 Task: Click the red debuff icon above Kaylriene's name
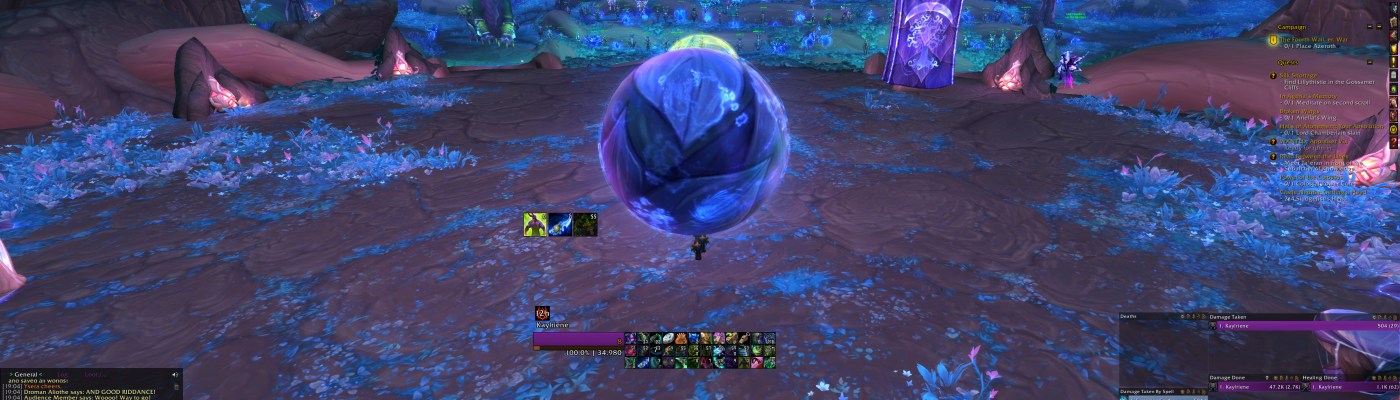pos(542,313)
